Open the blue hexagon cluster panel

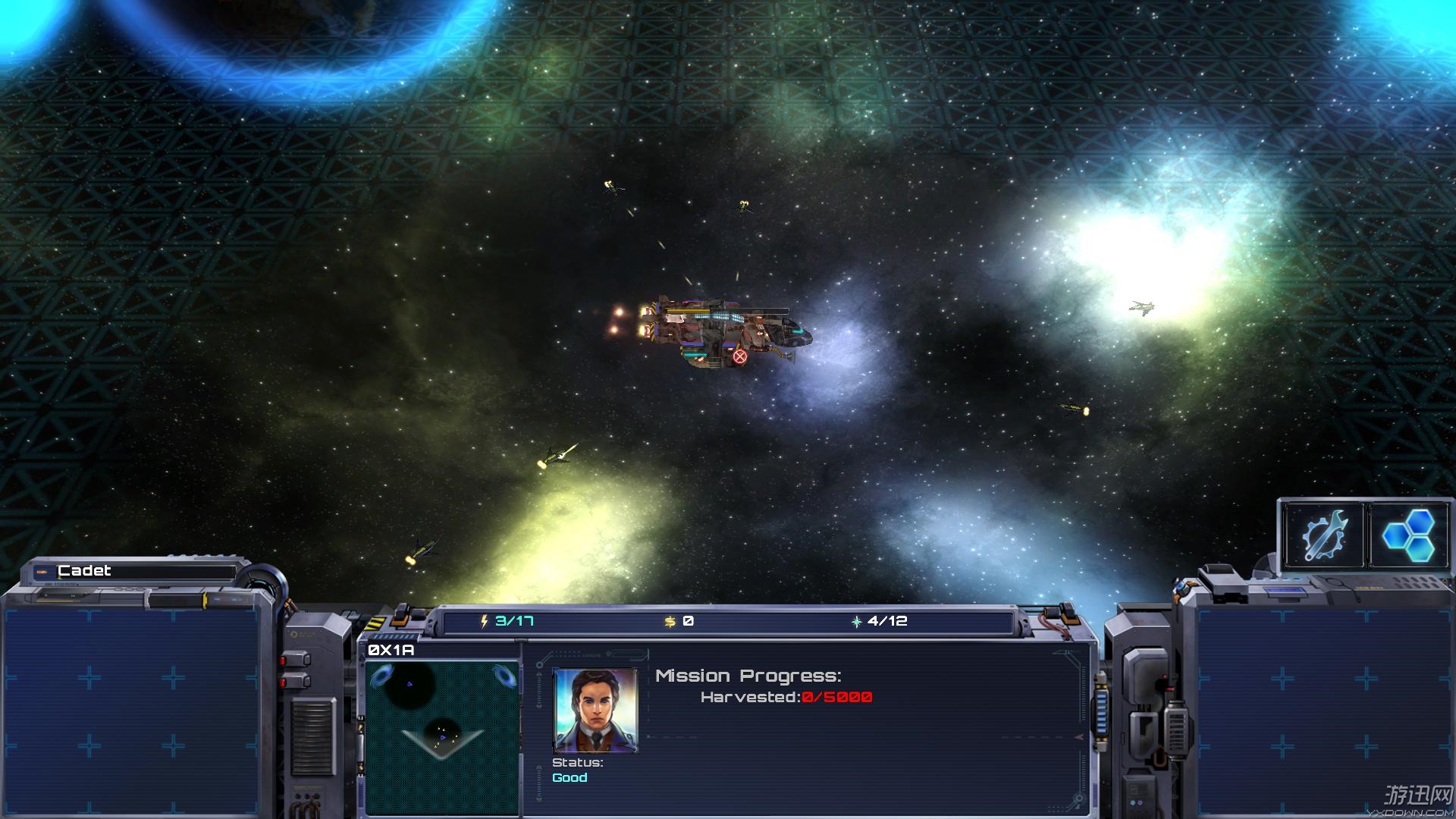click(1409, 535)
